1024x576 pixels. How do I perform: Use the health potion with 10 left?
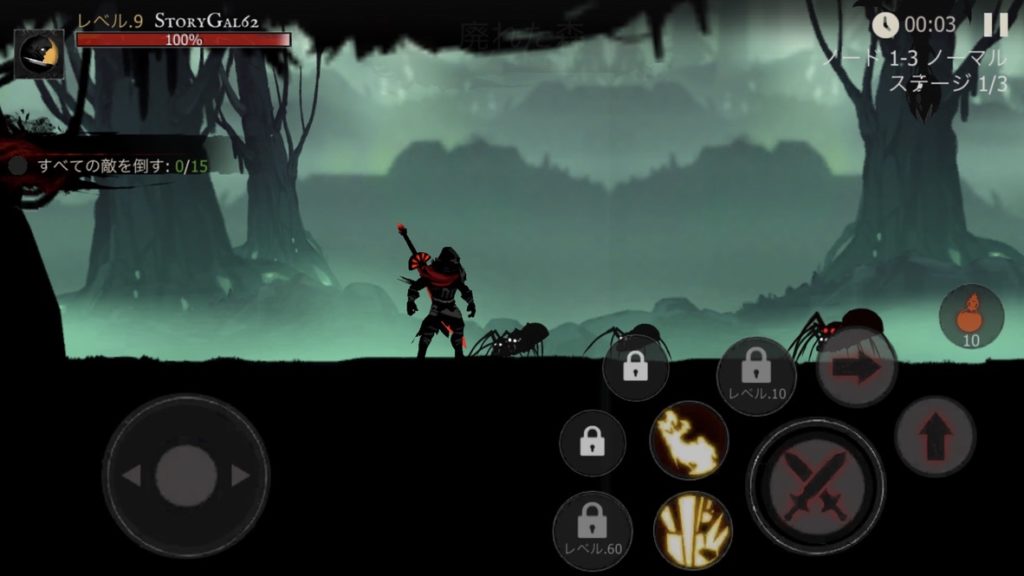pyautogui.click(x=971, y=316)
